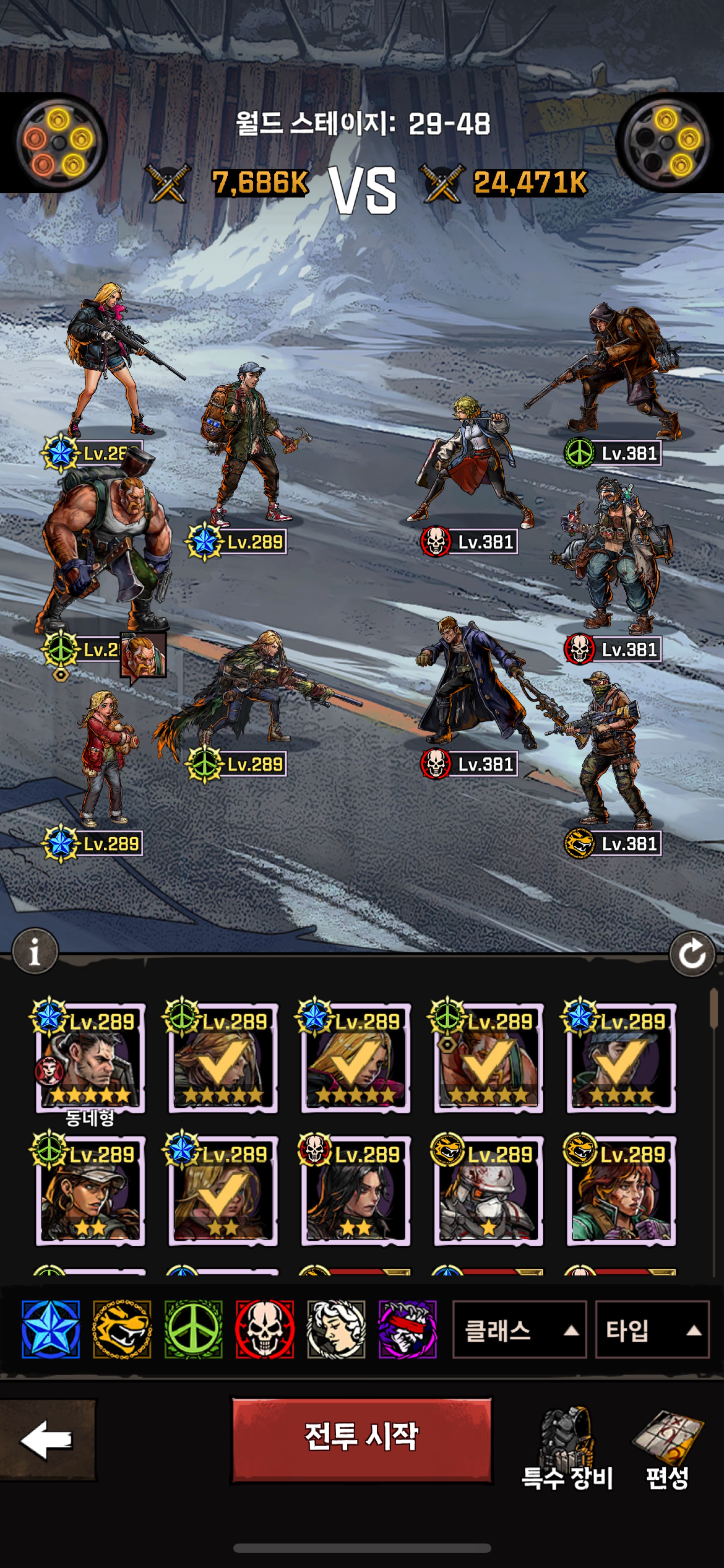The image size is (724, 1568).
Task: Open the 편성 formation menu
Action: pyautogui.click(x=667, y=1449)
